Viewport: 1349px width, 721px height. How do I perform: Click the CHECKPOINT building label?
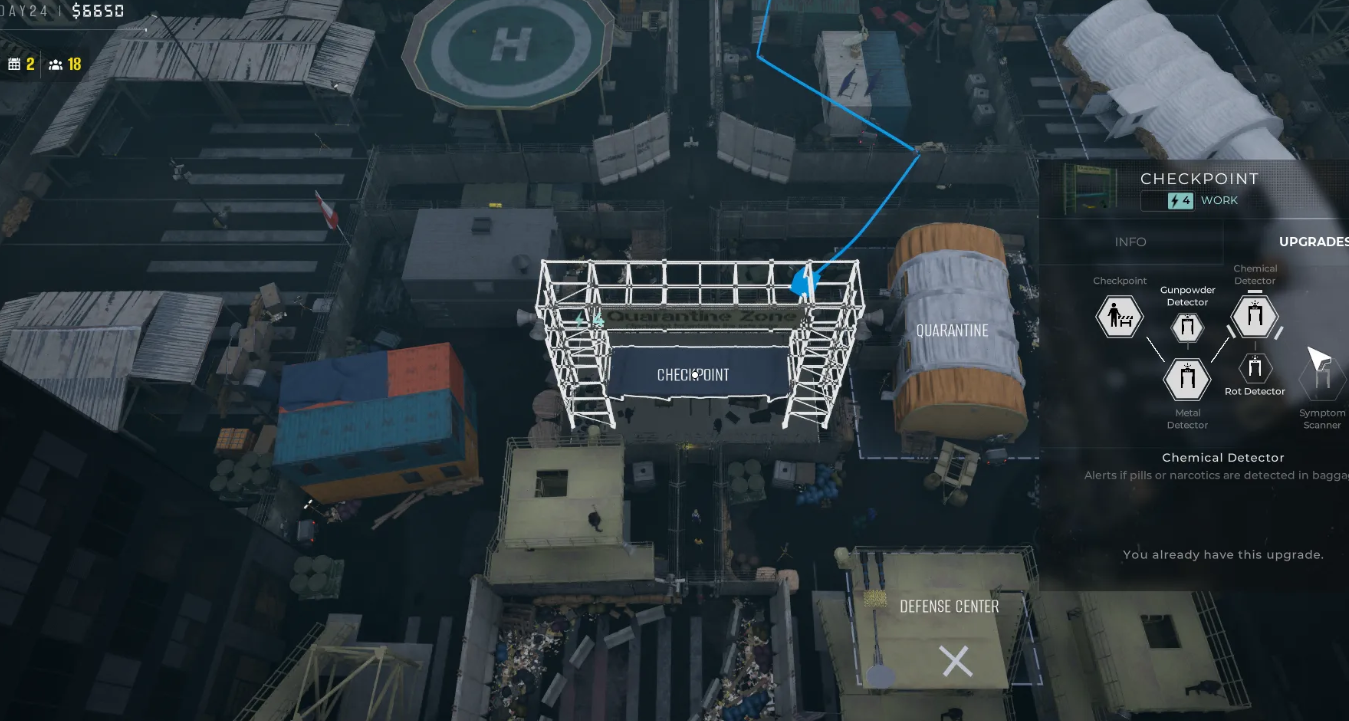(x=693, y=375)
